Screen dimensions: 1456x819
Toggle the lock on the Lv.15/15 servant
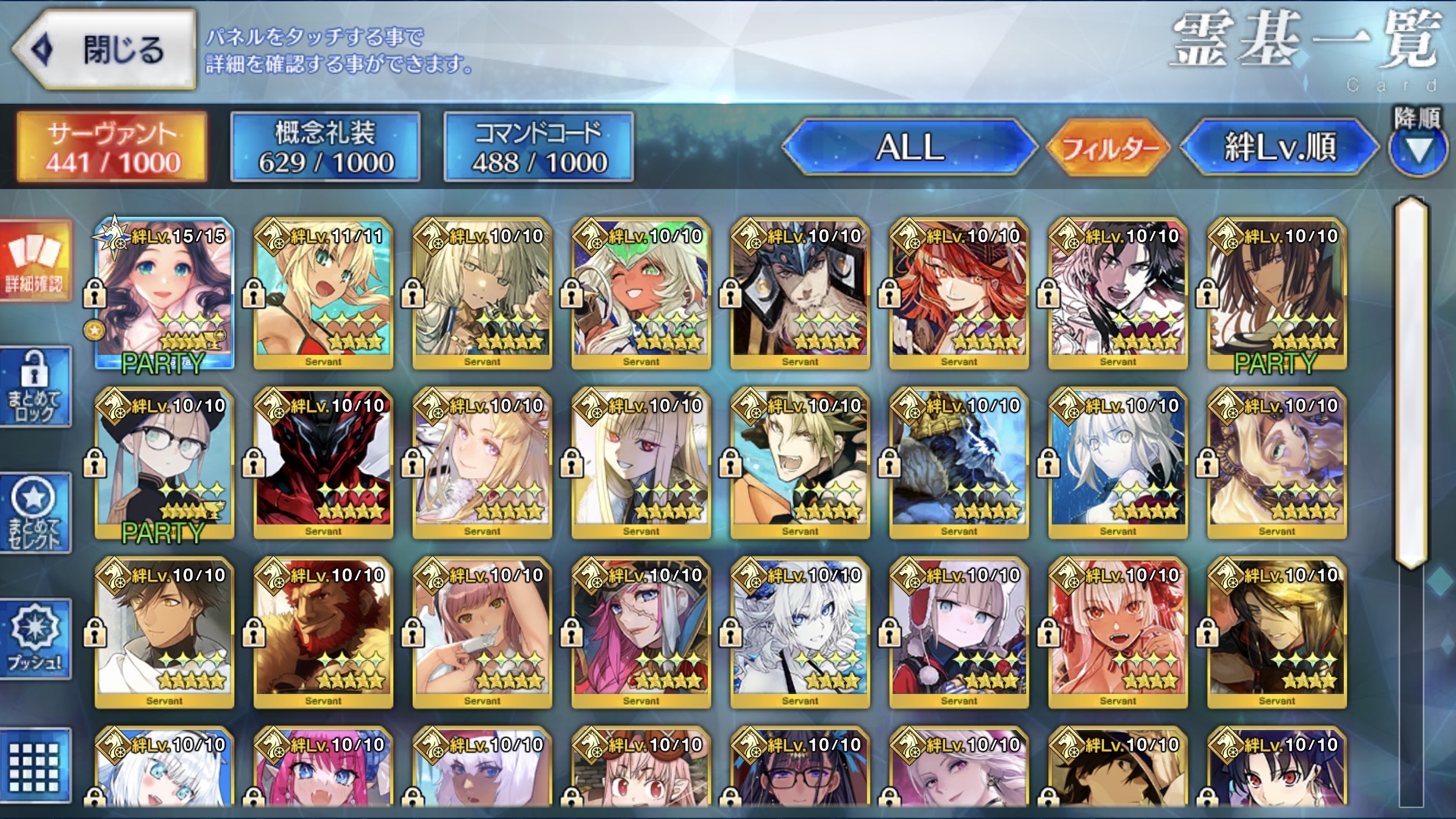(95, 293)
